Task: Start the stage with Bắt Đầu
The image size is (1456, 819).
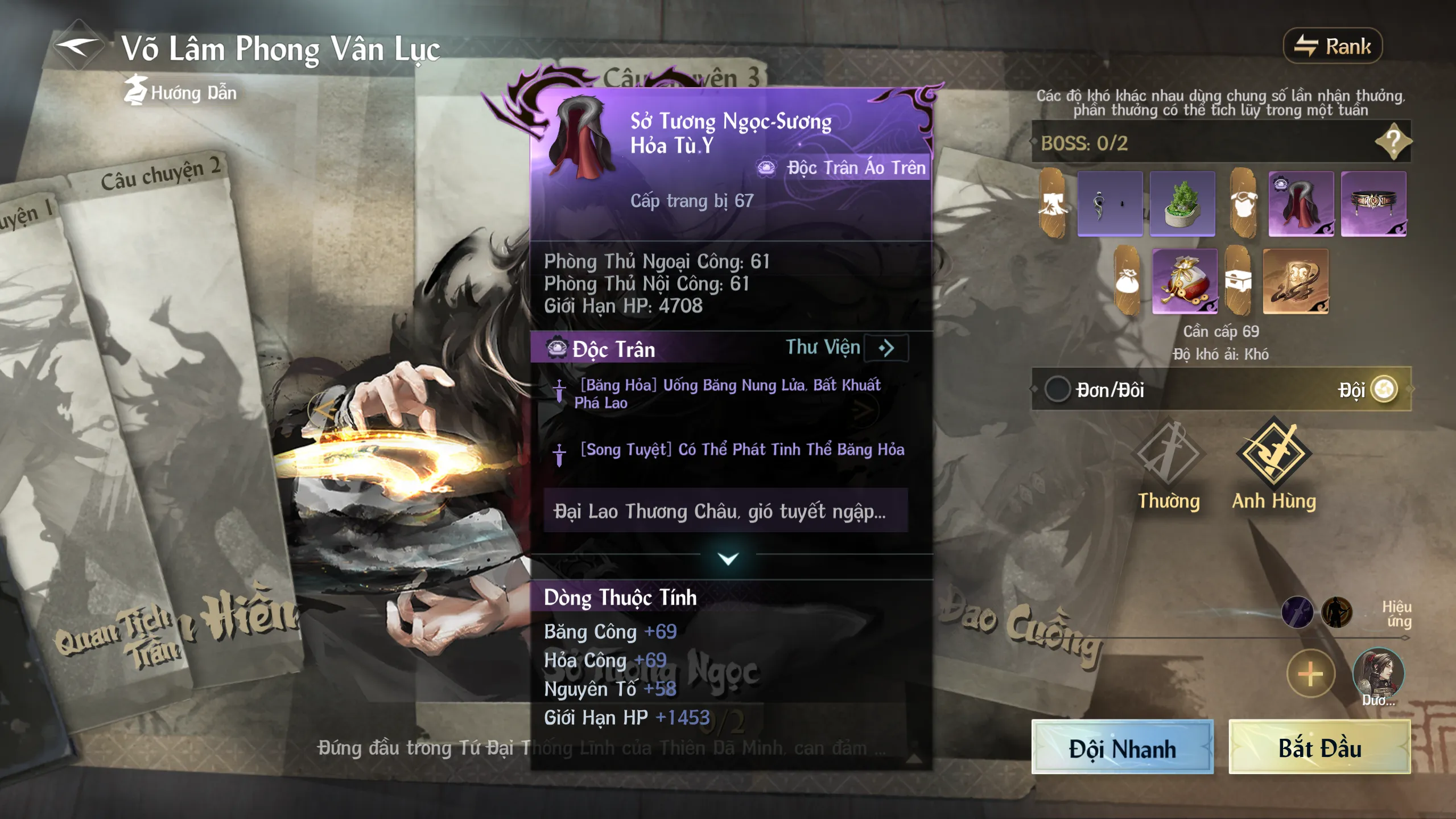Action: coord(1319,748)
